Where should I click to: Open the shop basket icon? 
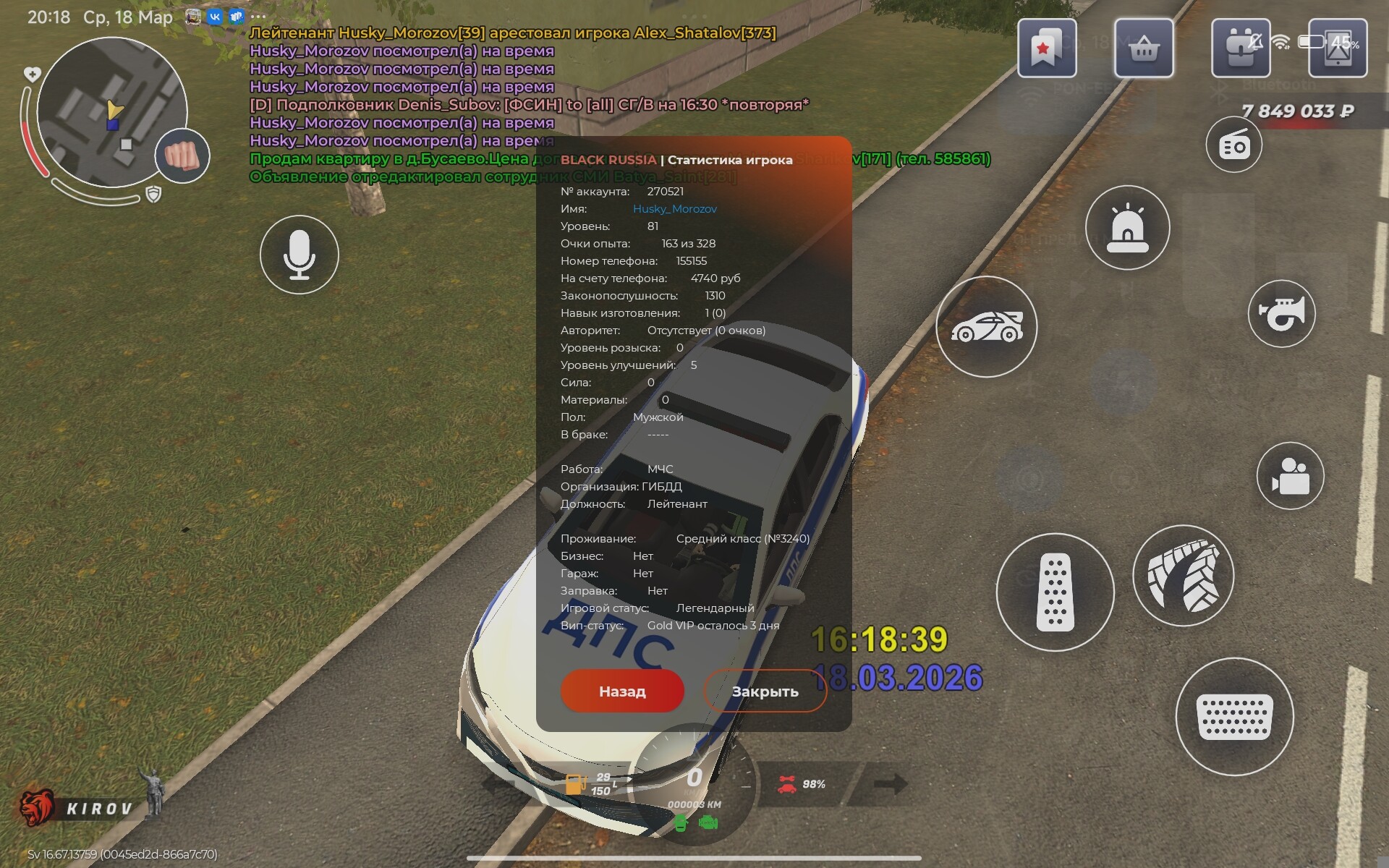click(1144, 48)
